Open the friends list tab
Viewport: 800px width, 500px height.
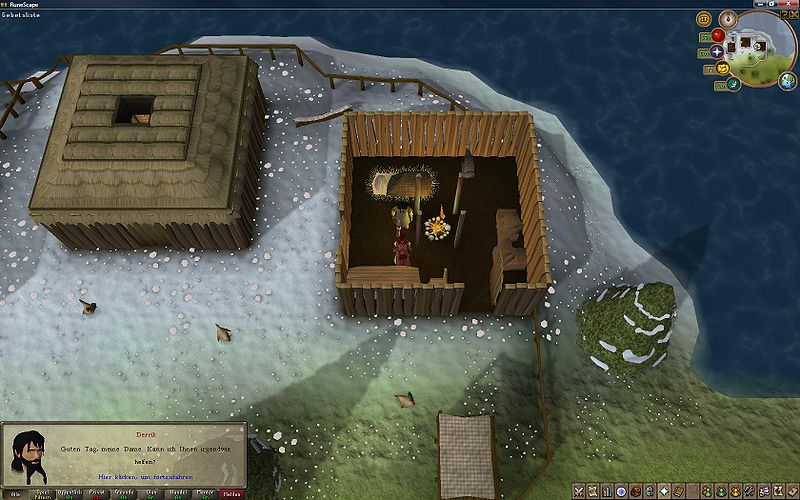pos(707,491)
